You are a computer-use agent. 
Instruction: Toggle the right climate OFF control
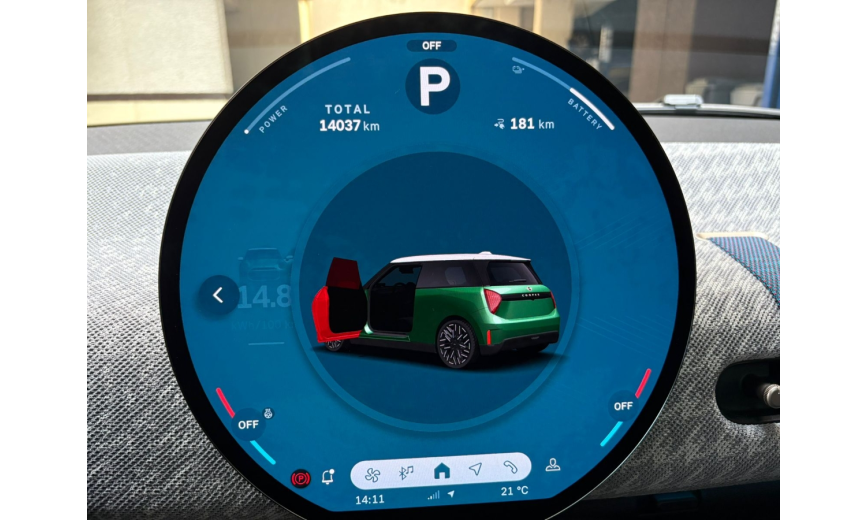point(623,406)
